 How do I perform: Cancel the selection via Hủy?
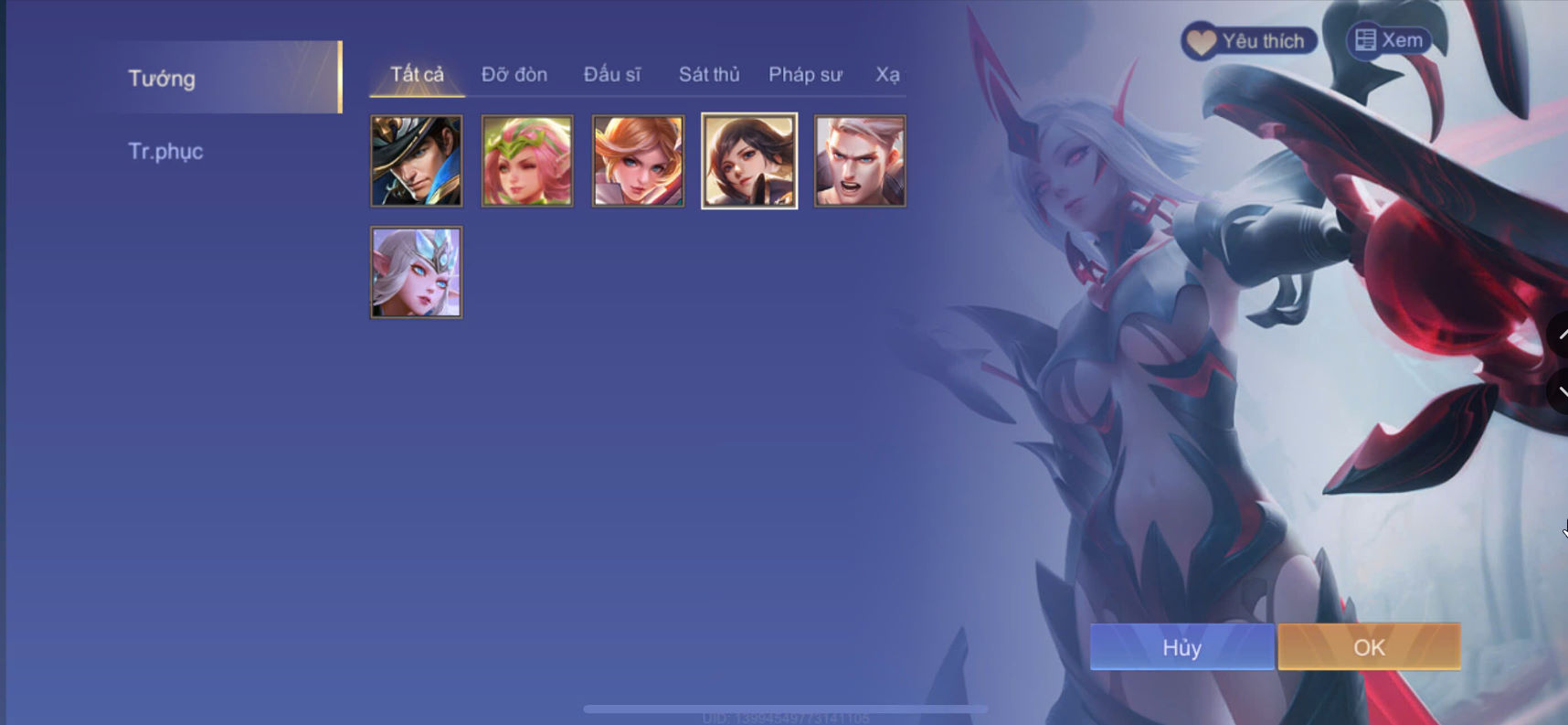click(x=1181, y=647)
